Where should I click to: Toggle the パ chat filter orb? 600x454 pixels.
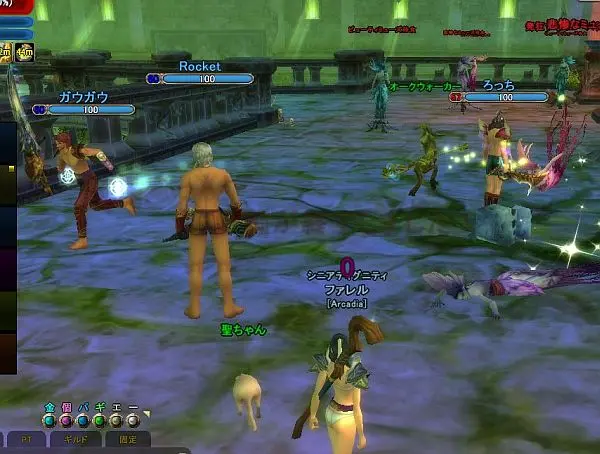(84, 421)
